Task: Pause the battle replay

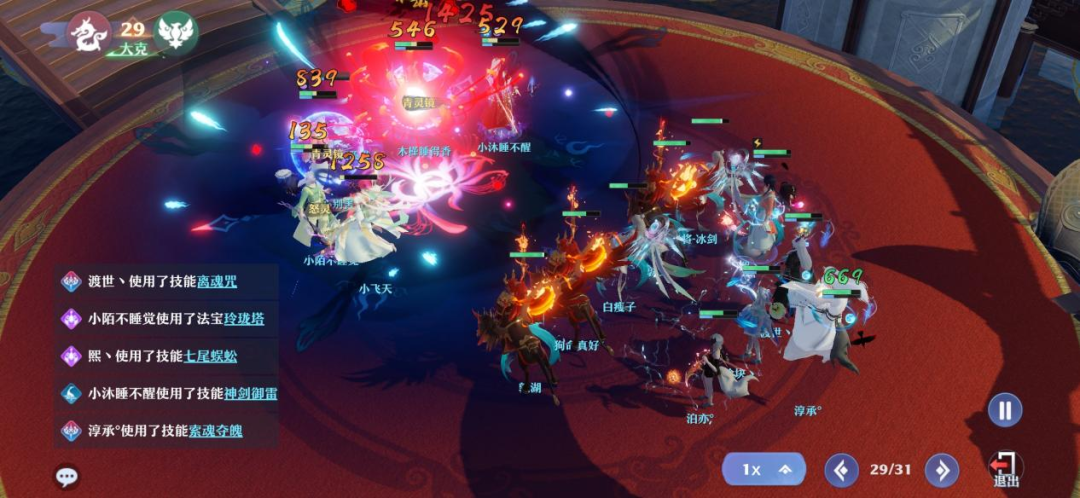Action: pos(1005,409)
